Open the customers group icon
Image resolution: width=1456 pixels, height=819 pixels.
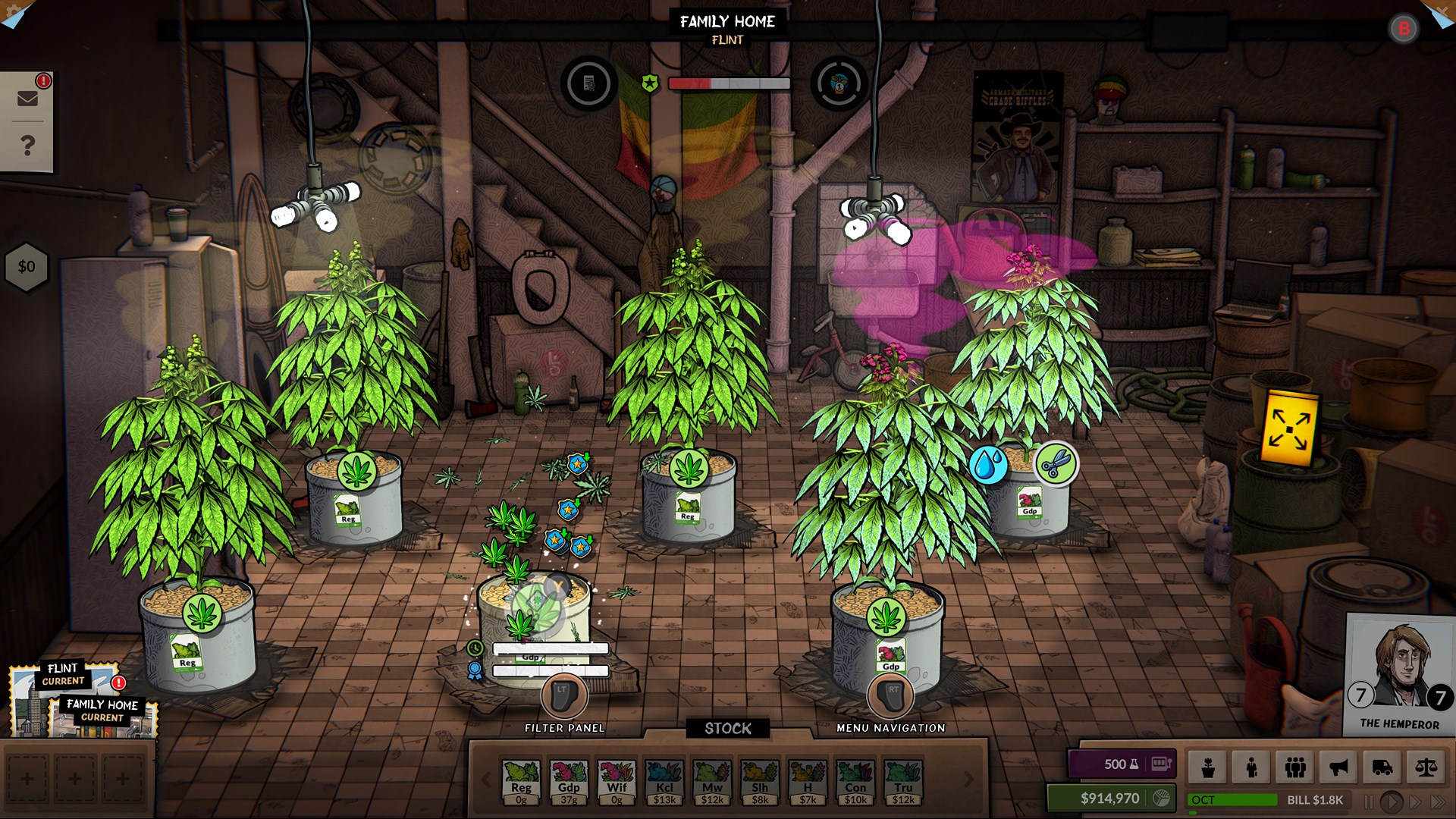1295,767
